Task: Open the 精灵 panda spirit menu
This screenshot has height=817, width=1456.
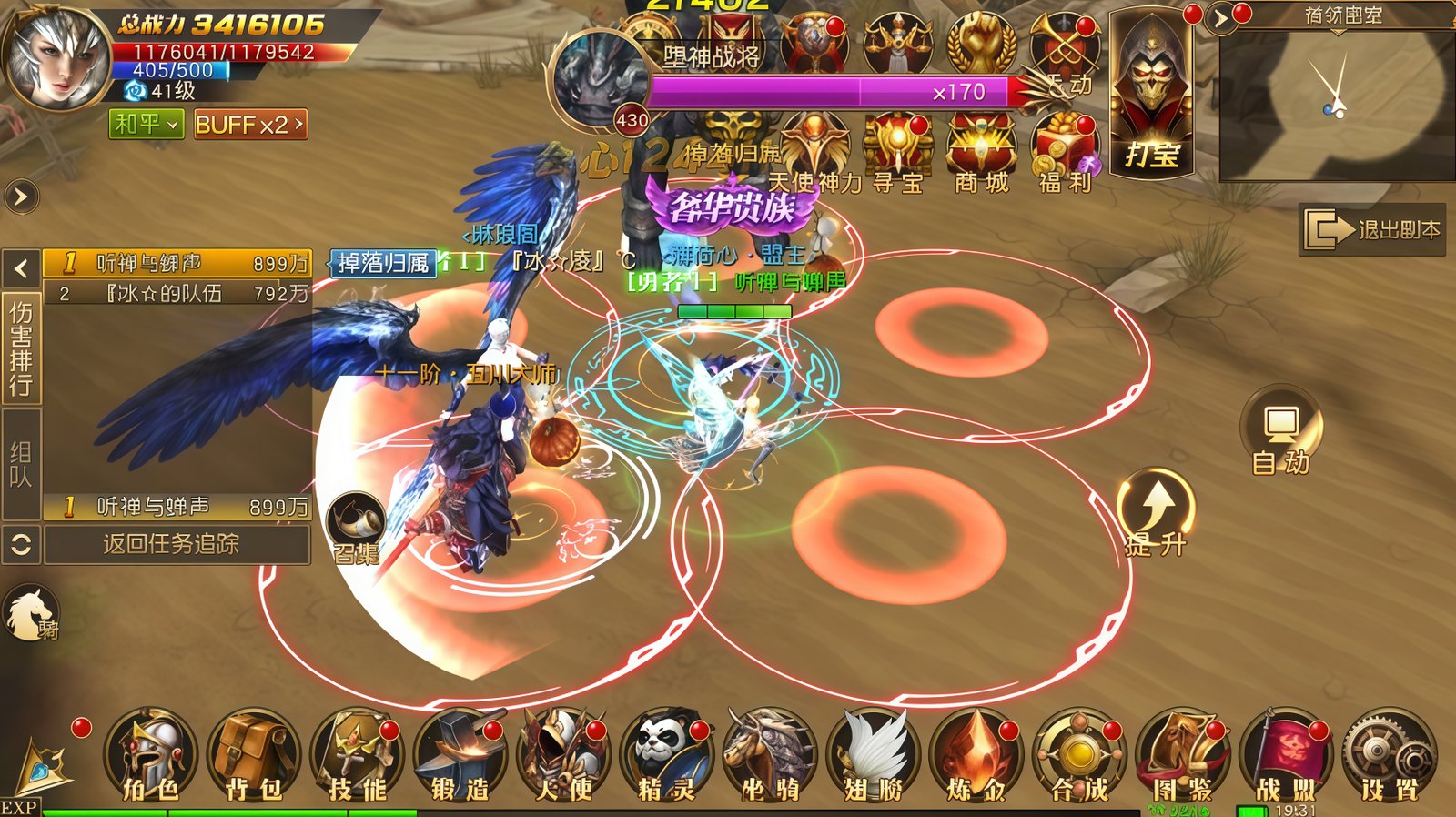Action: [666, 757]
